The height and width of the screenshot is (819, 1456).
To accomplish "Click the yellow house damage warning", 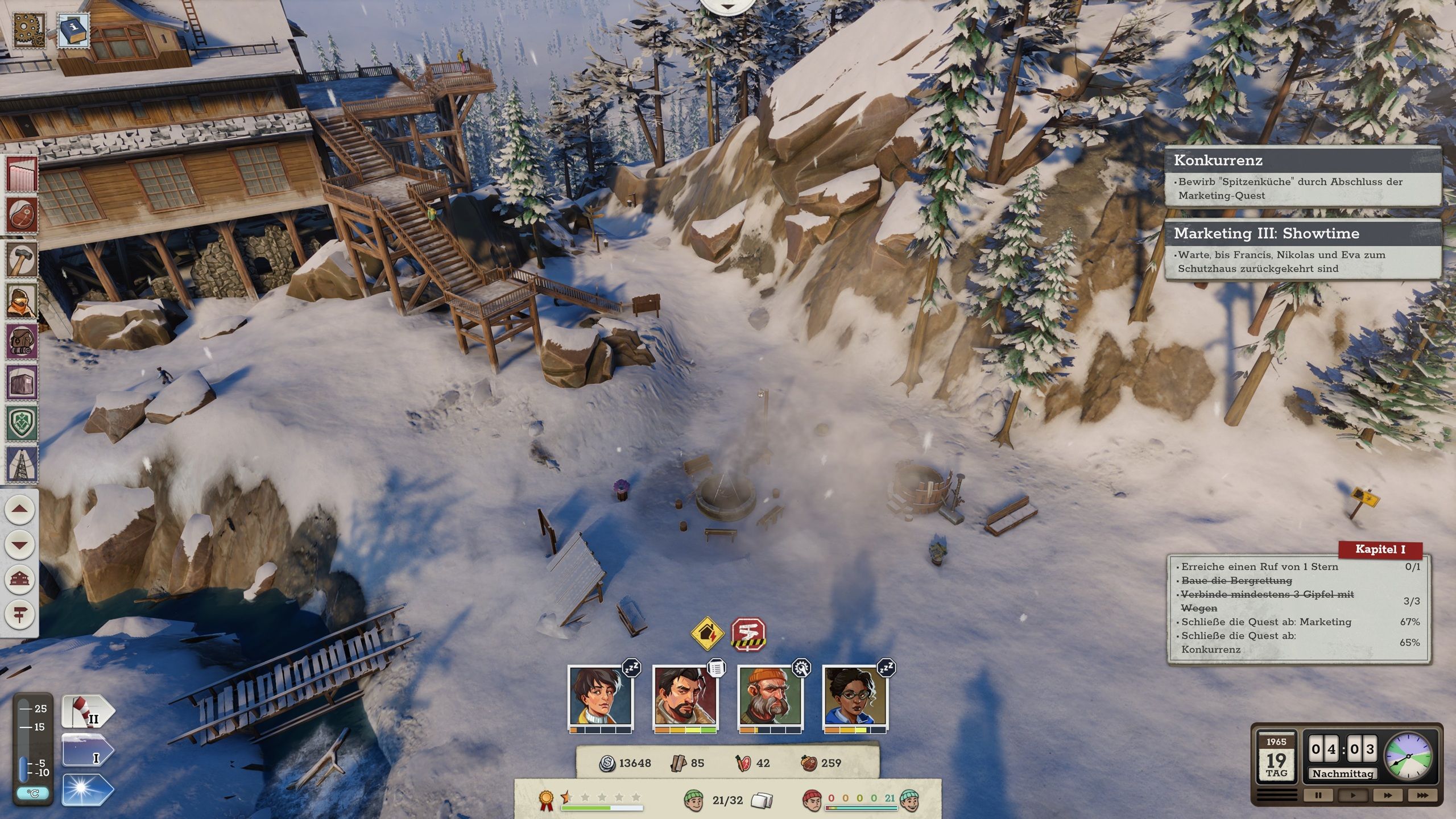I will (707, 633).
